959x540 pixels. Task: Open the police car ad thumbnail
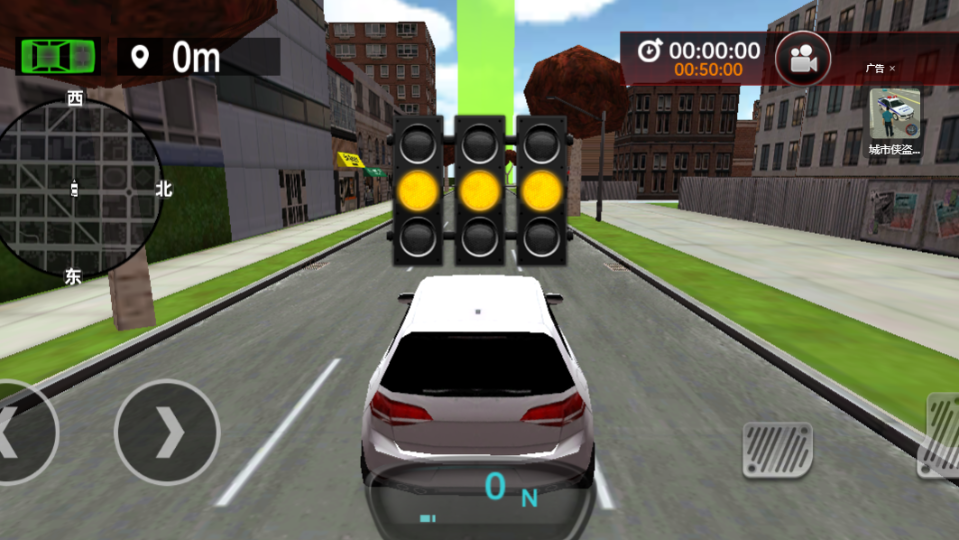894,115
